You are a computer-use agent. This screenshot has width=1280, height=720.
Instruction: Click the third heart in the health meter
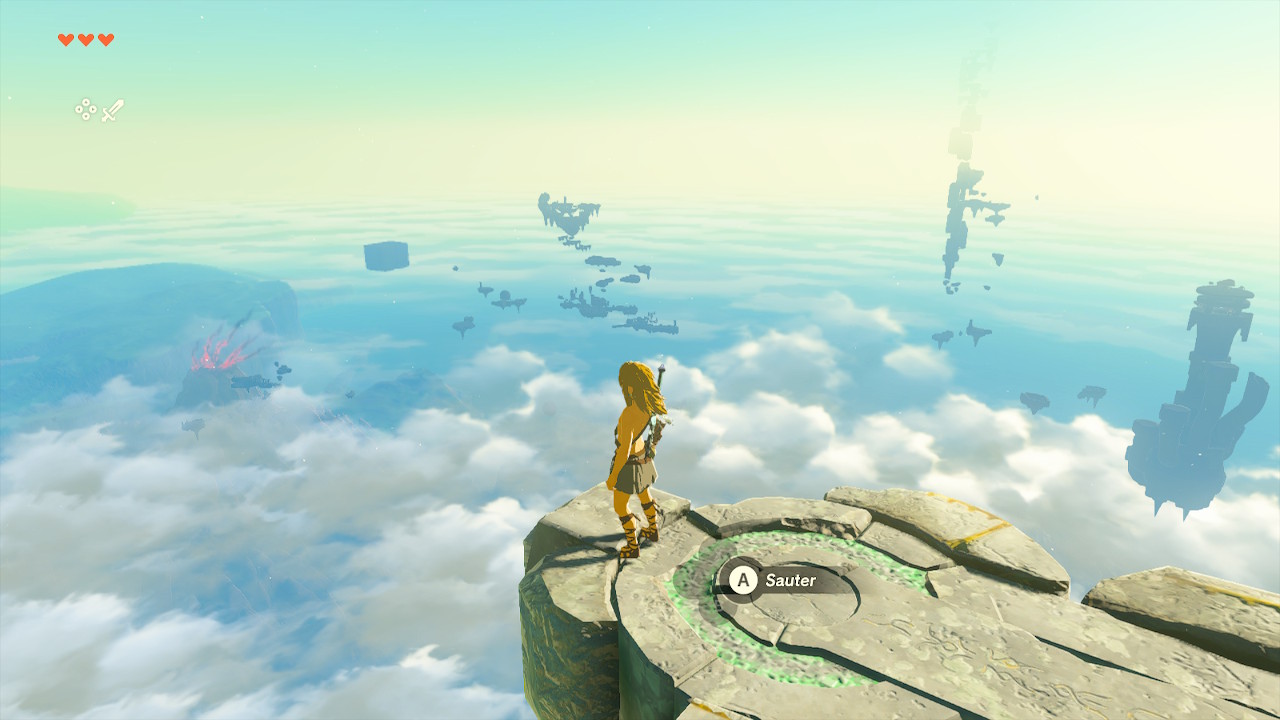tap(105, 38)
